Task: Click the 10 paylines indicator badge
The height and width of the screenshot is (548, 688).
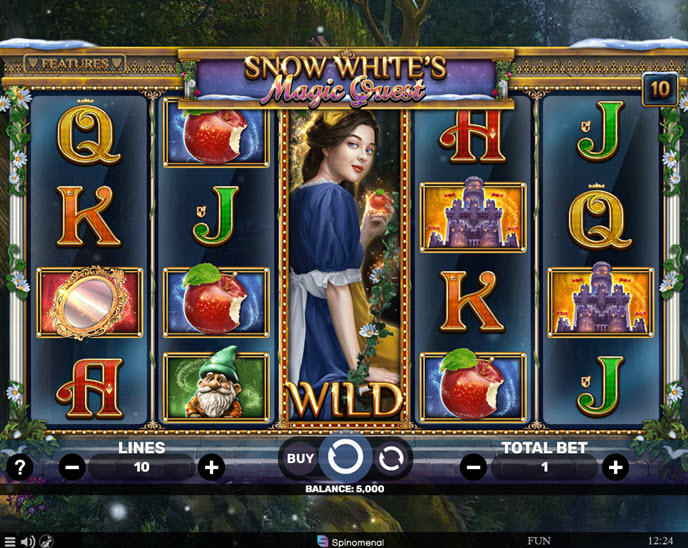Action: pos(659,87)
